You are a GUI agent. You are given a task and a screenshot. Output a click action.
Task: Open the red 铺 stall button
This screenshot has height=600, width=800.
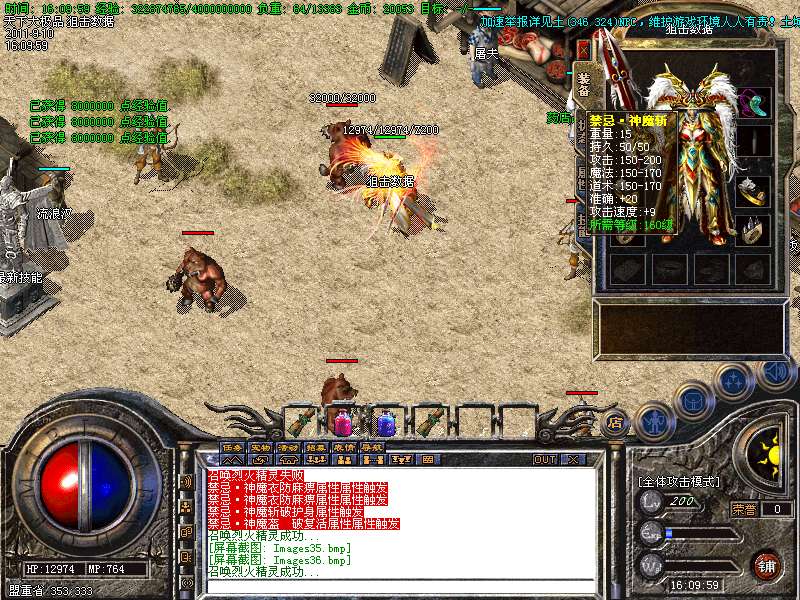pos(766,564)
